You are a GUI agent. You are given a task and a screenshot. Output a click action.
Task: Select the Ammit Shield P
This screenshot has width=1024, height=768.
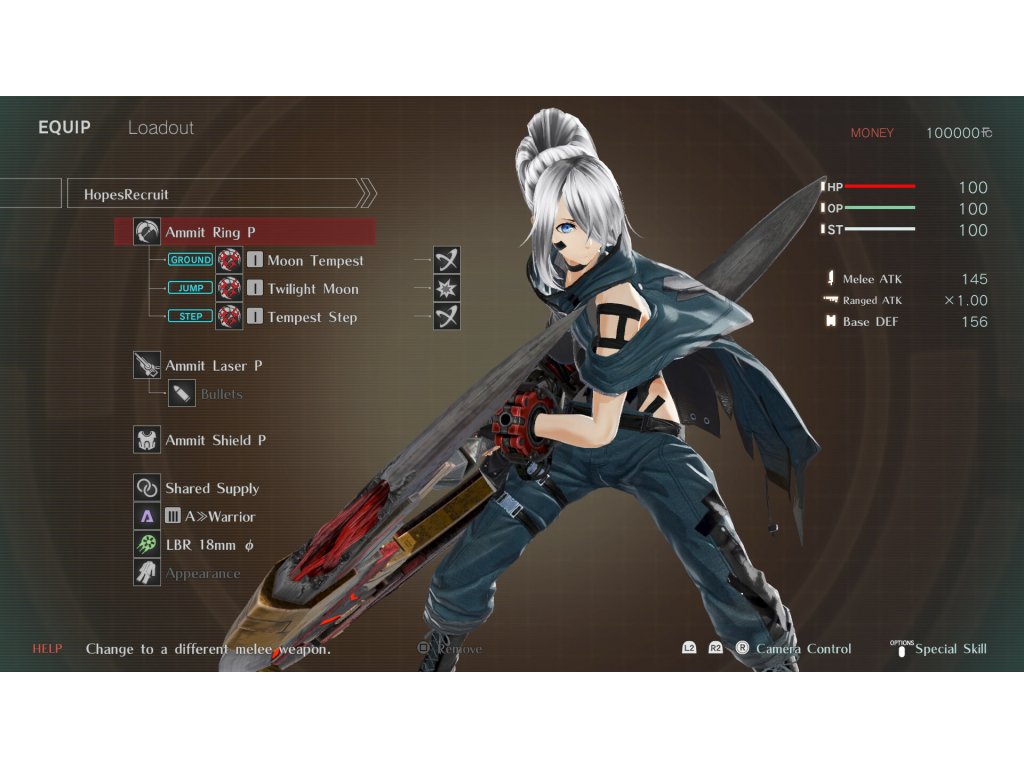tap(215, 440)
